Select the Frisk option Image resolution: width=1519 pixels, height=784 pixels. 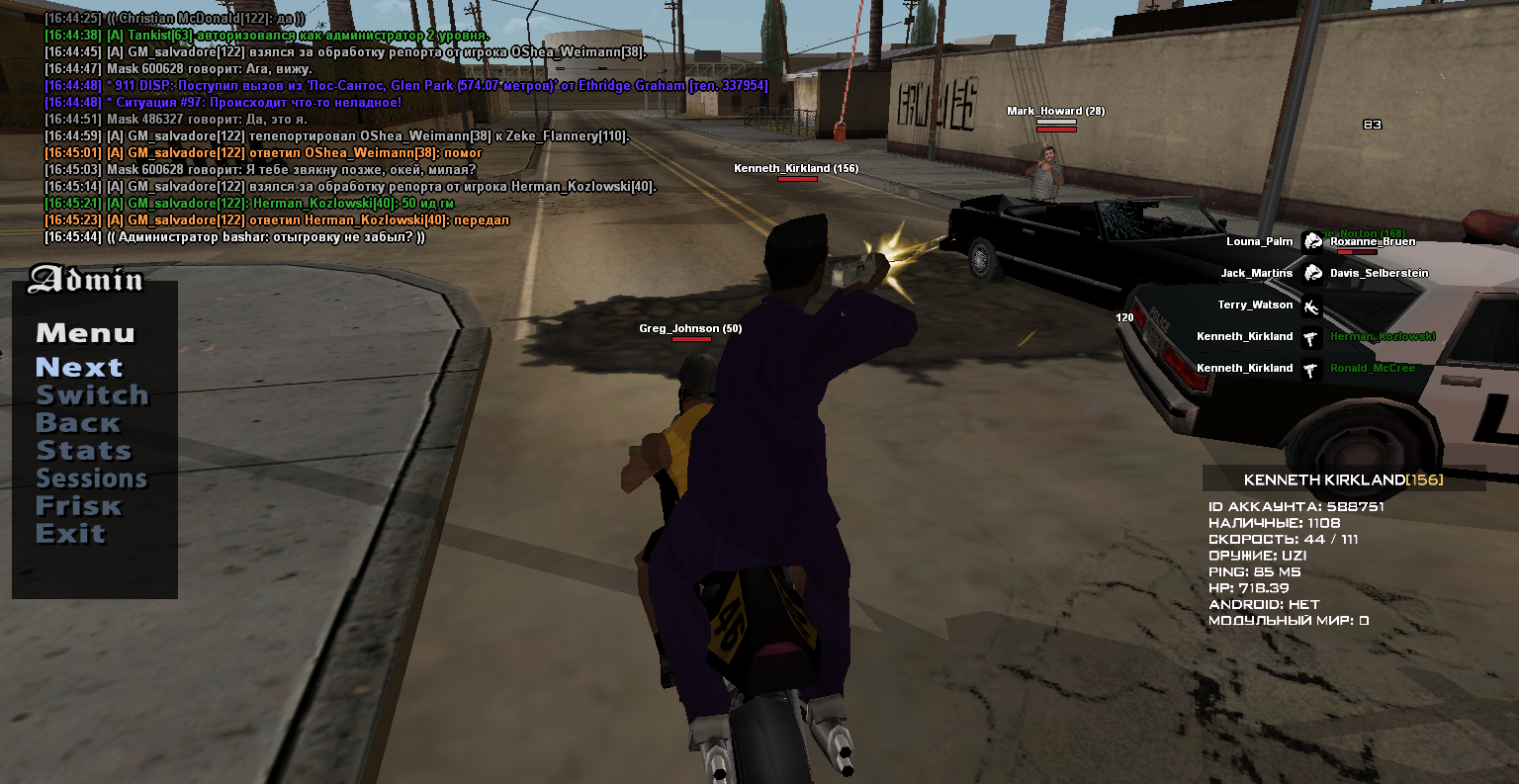pos(79,506)
